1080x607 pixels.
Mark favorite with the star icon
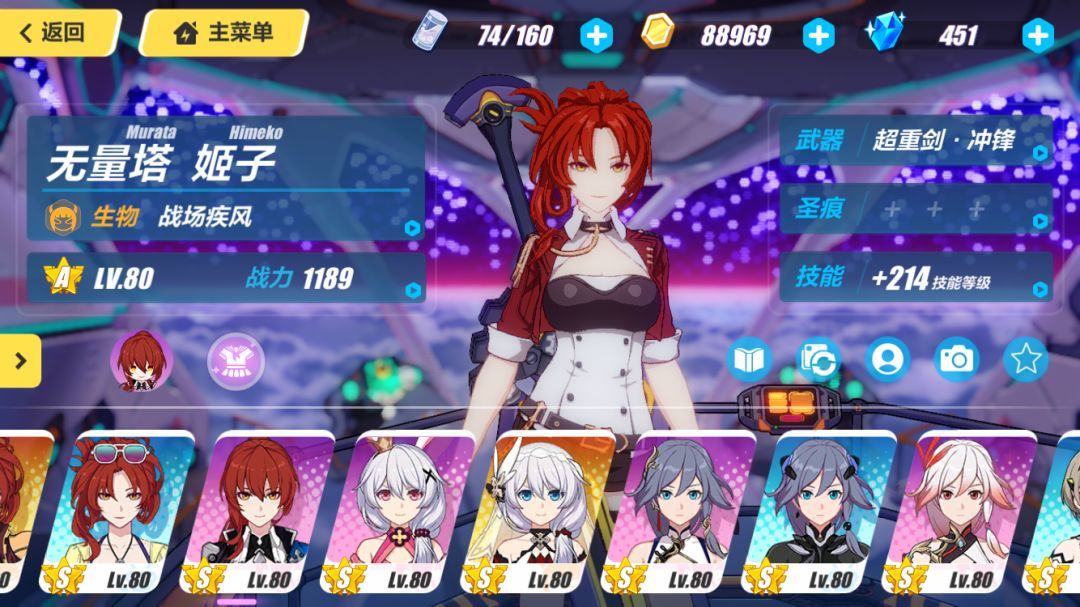1025,359
